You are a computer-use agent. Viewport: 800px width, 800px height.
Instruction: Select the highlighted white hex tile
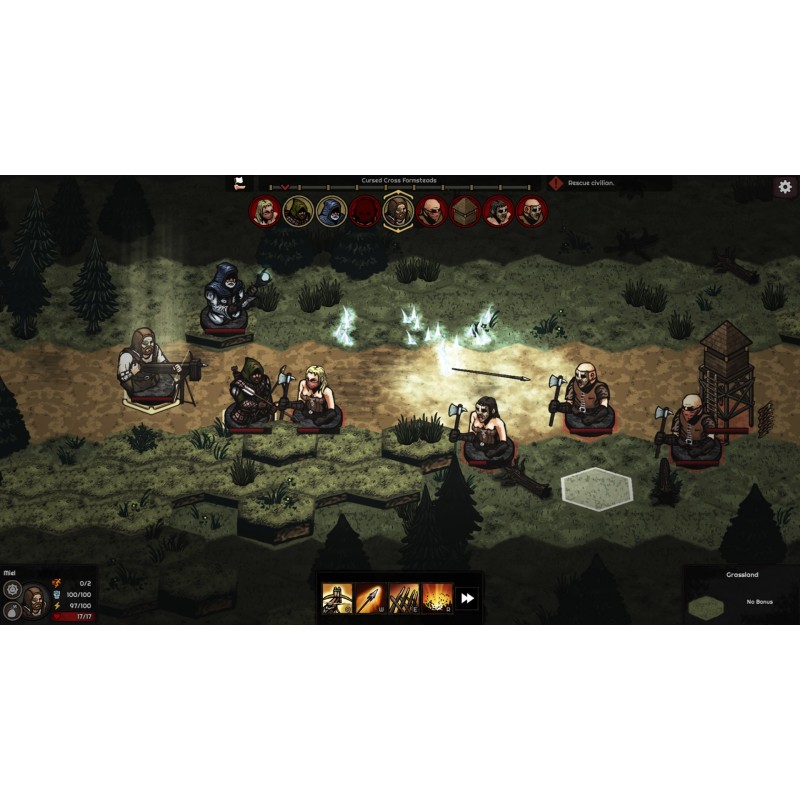[596, 487]
